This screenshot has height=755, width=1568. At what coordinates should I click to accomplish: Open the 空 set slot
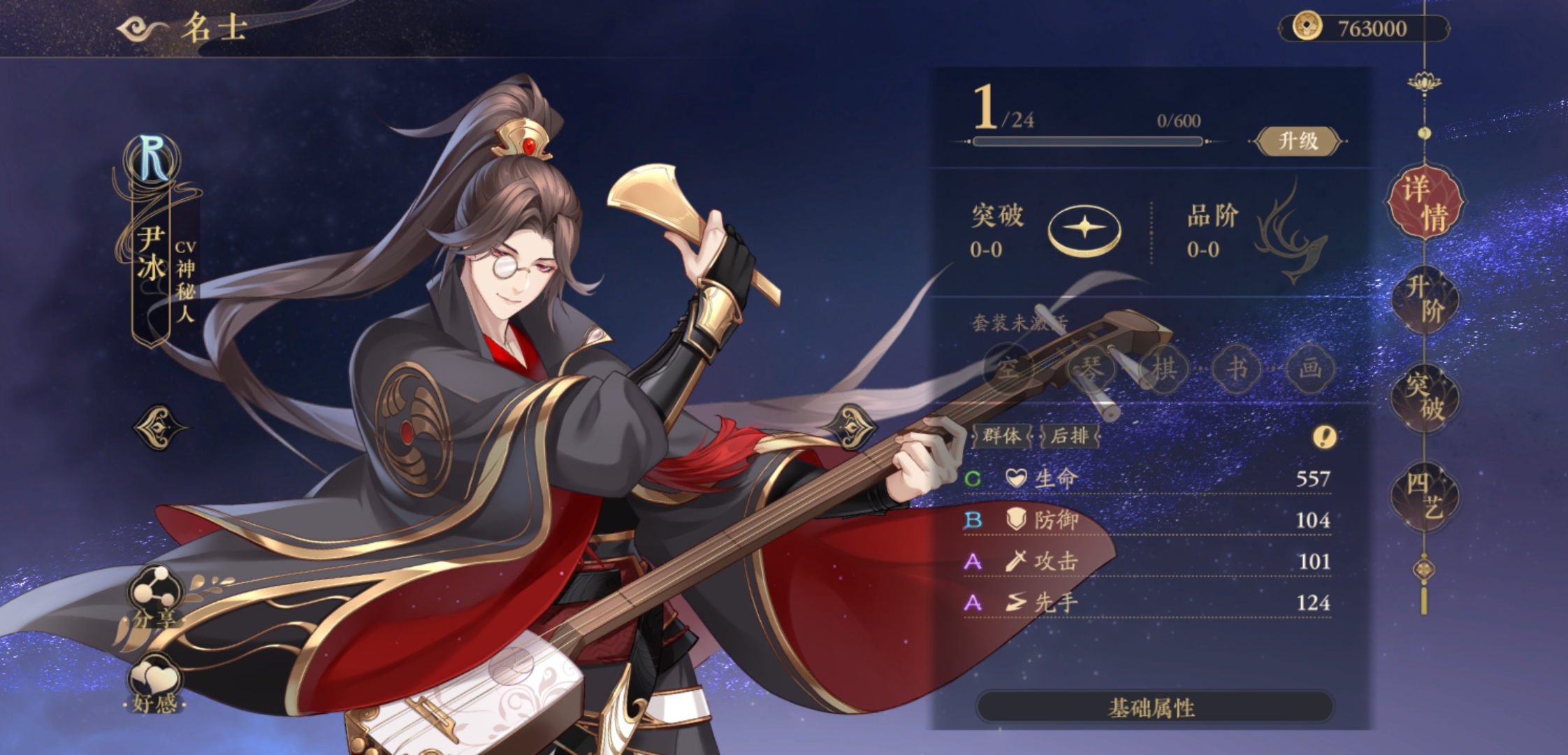coord(1008,368)
